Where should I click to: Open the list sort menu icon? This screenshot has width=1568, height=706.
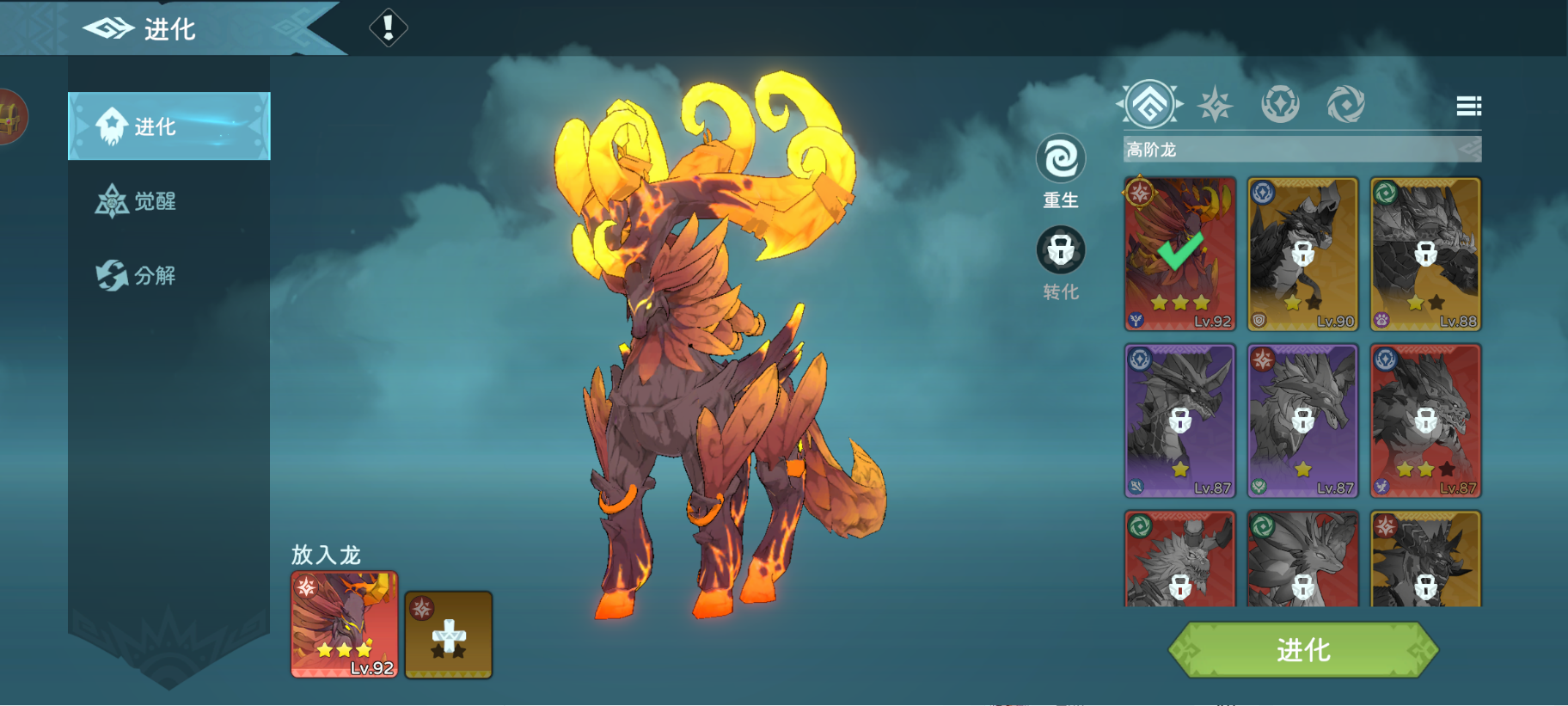pyautogui.click(x=1468, y=106)
